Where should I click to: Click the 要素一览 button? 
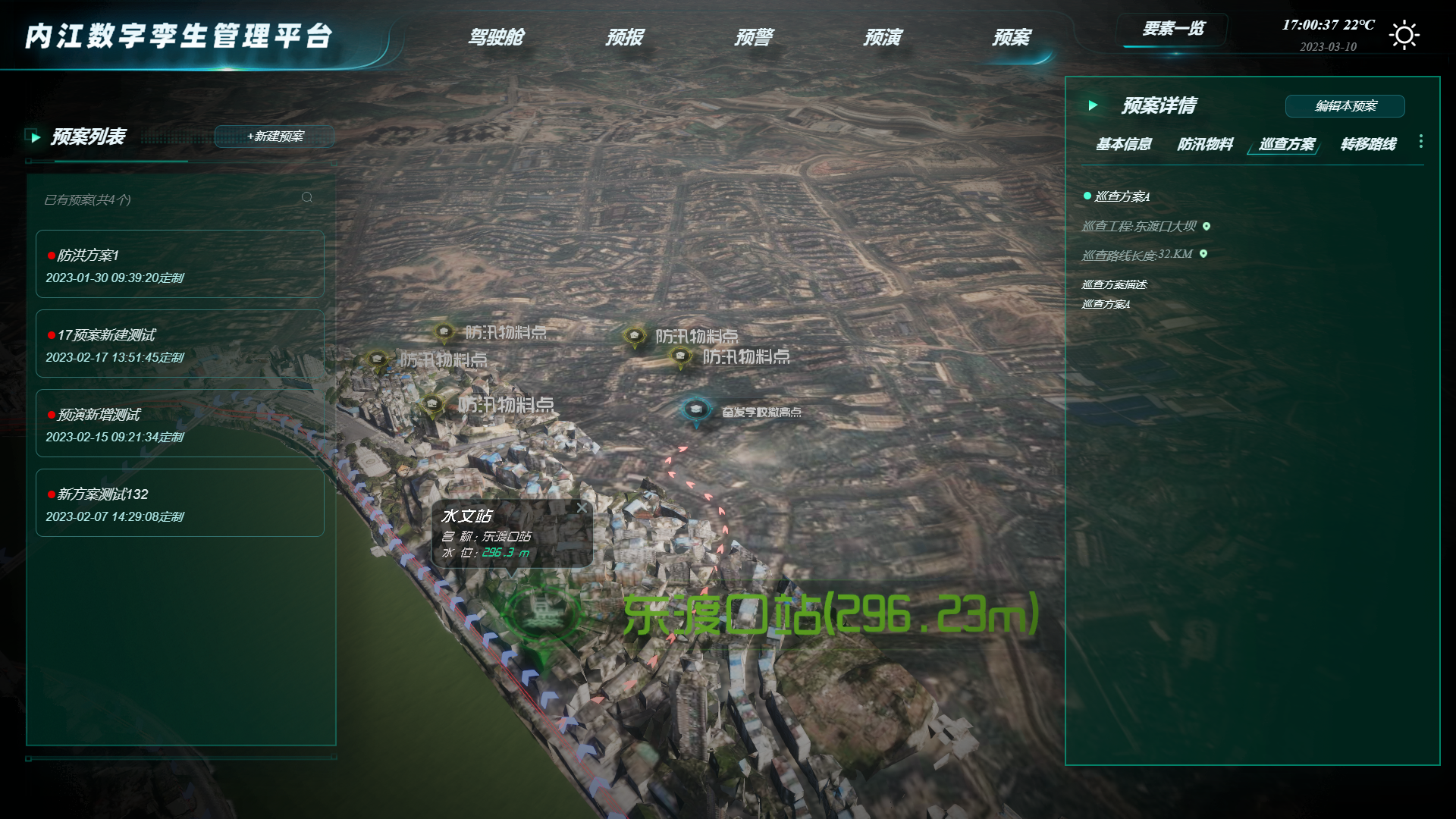[1172, 30]
